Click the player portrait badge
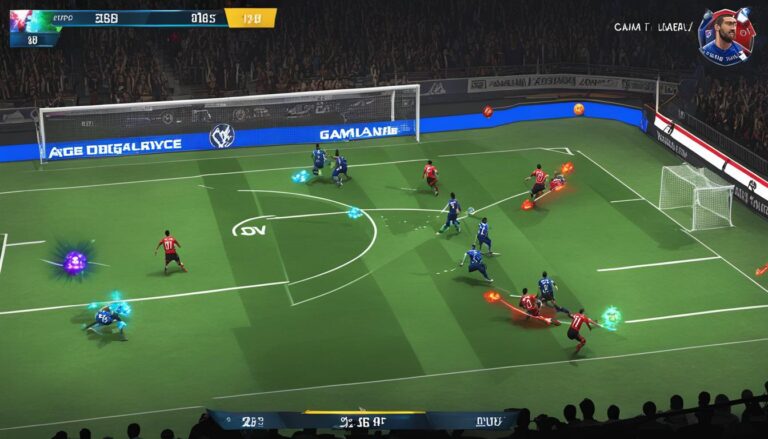This screenshot has height=439, width=768. coord(727,35)
